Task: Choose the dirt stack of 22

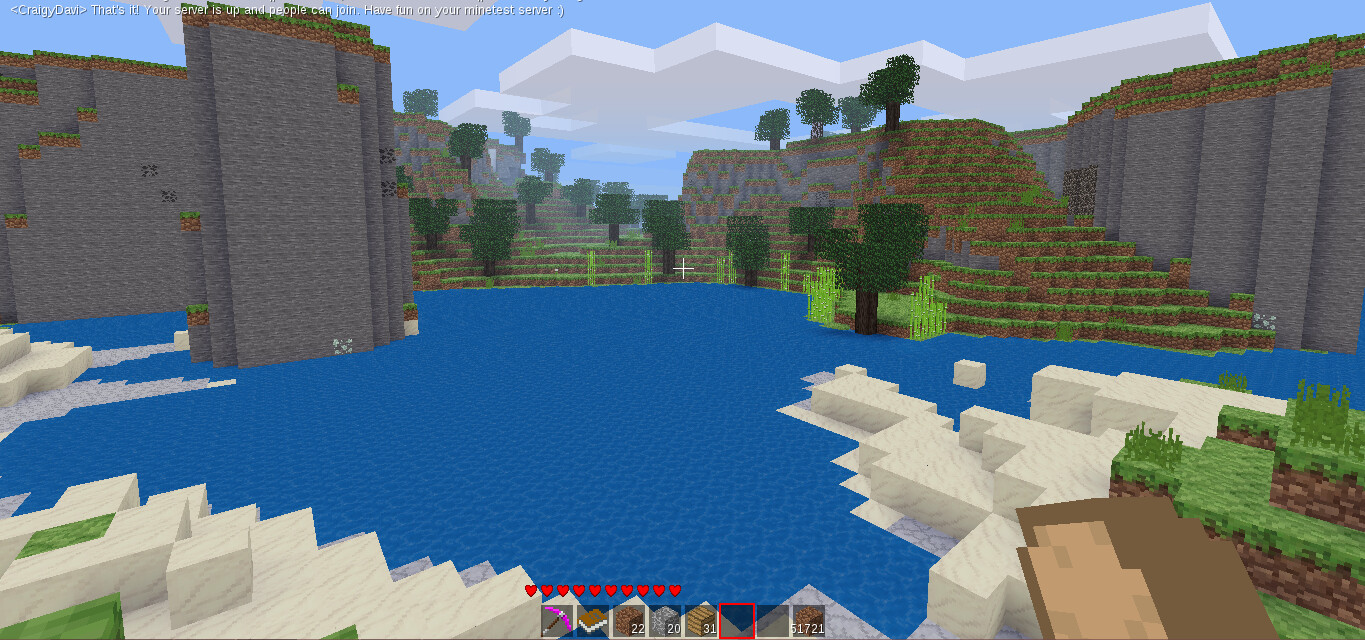Action: 629,621
